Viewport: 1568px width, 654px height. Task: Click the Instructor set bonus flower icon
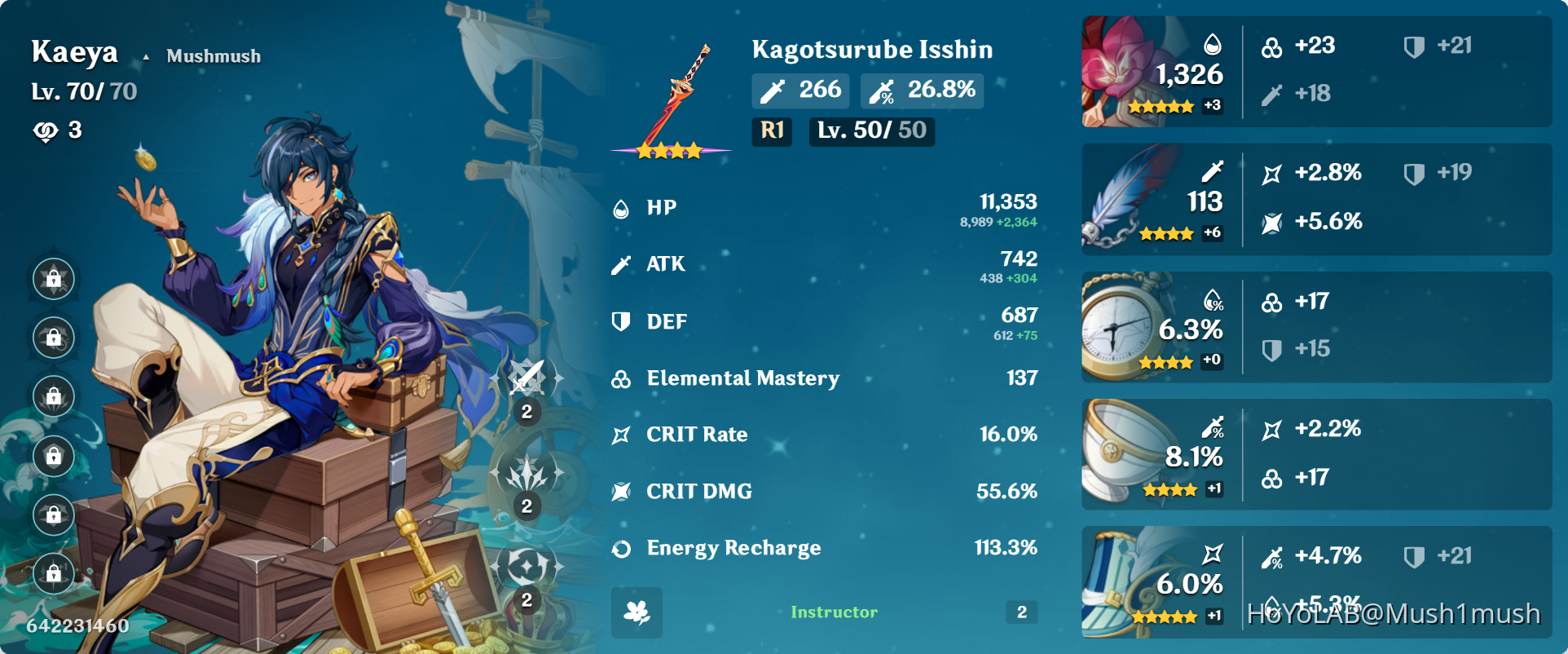tap(636, 612)
